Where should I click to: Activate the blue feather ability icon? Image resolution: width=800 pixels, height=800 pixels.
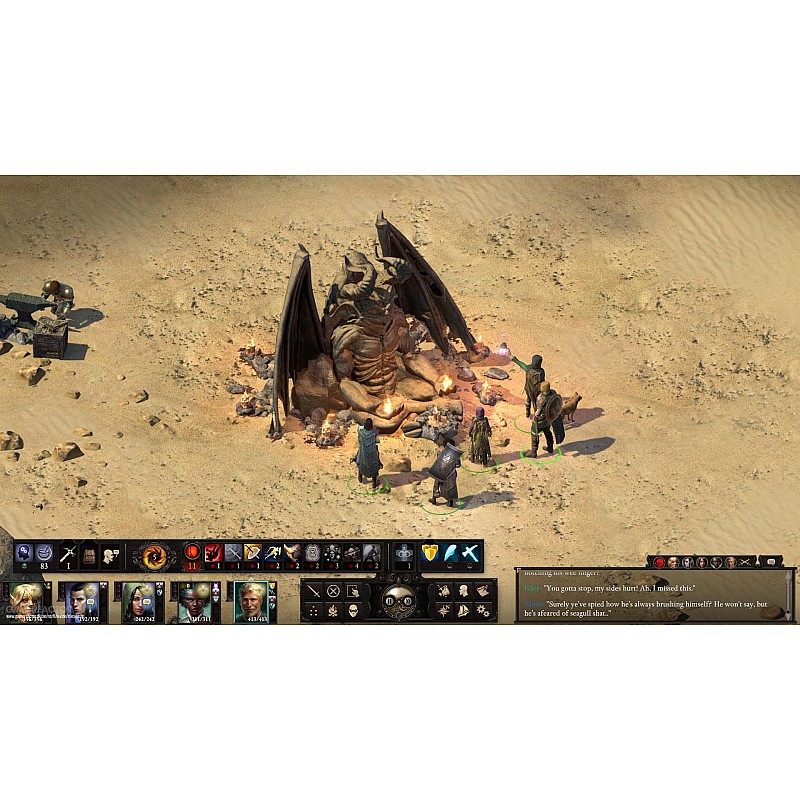450,553
